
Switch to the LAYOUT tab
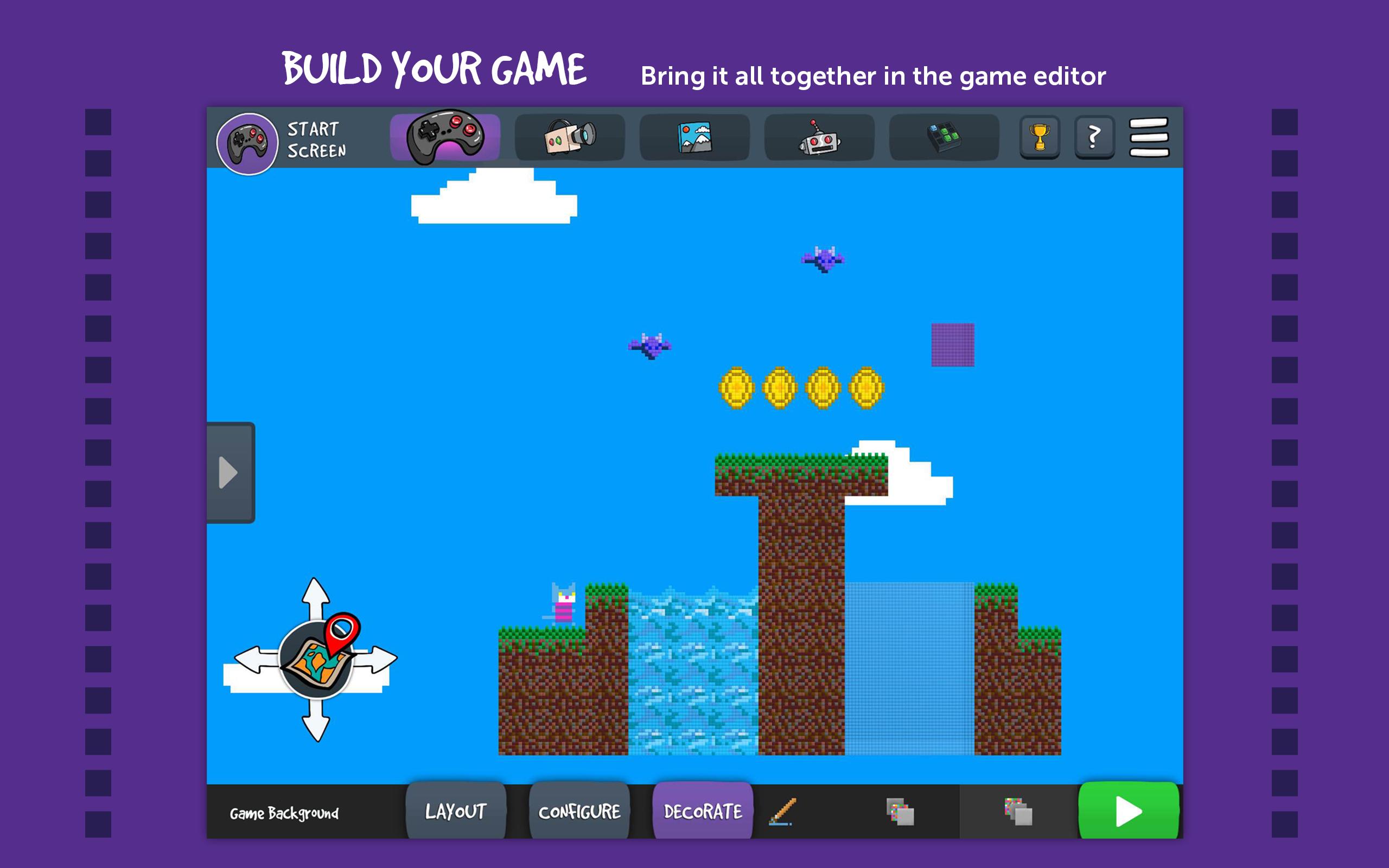coord(456,811)
